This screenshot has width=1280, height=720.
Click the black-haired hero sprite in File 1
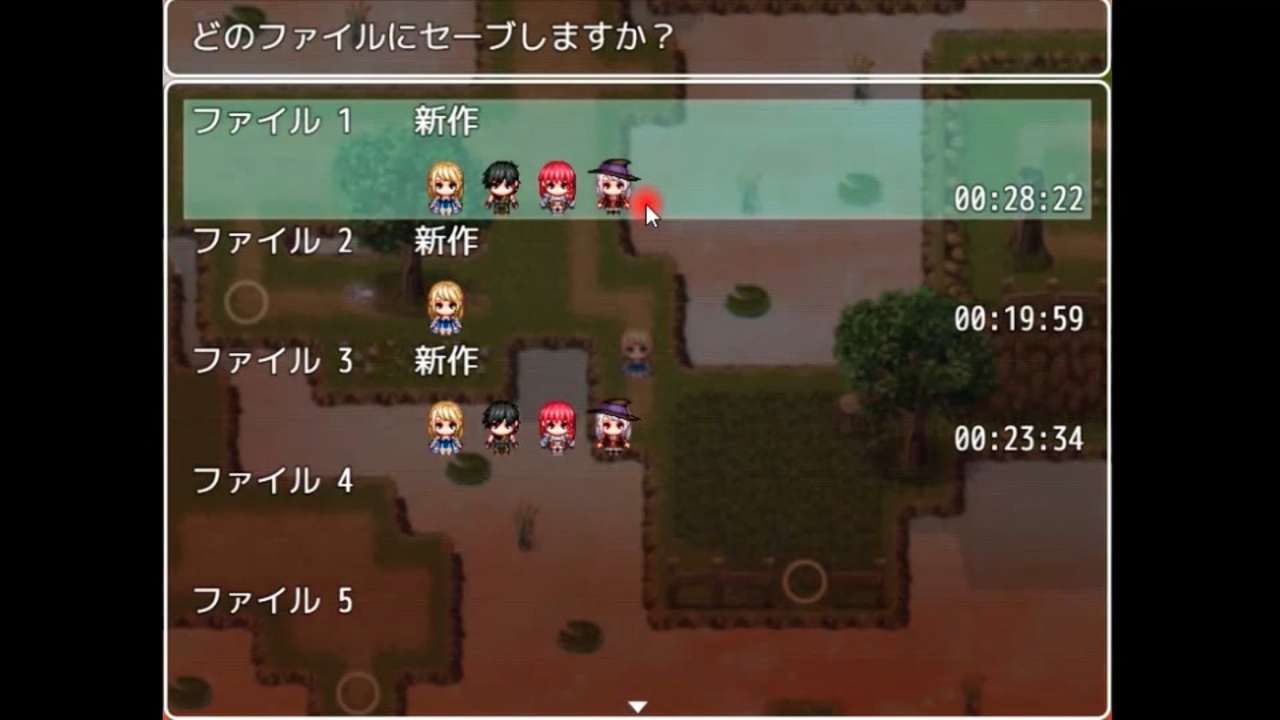501,185
